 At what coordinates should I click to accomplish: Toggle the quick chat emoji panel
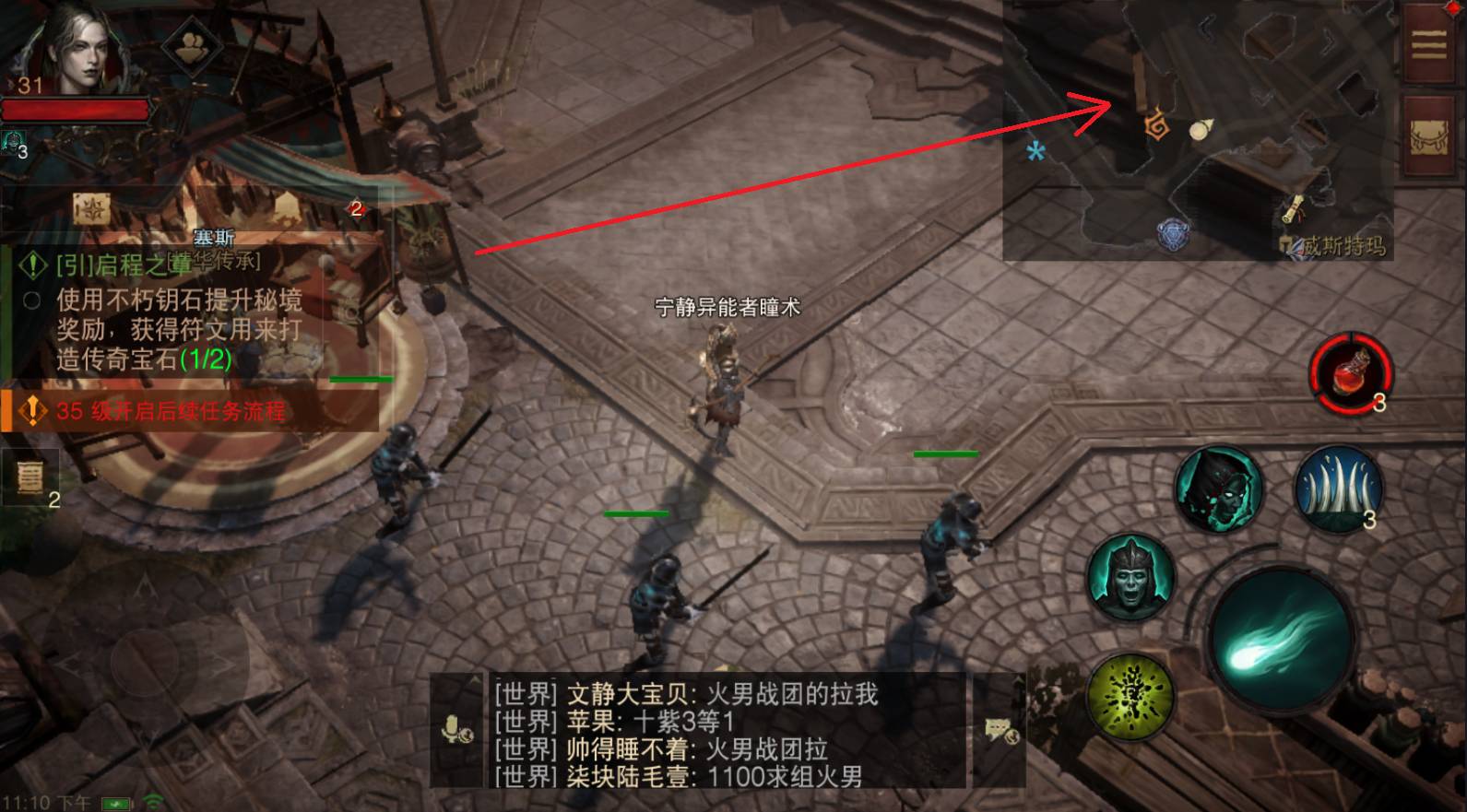(999, 731)
